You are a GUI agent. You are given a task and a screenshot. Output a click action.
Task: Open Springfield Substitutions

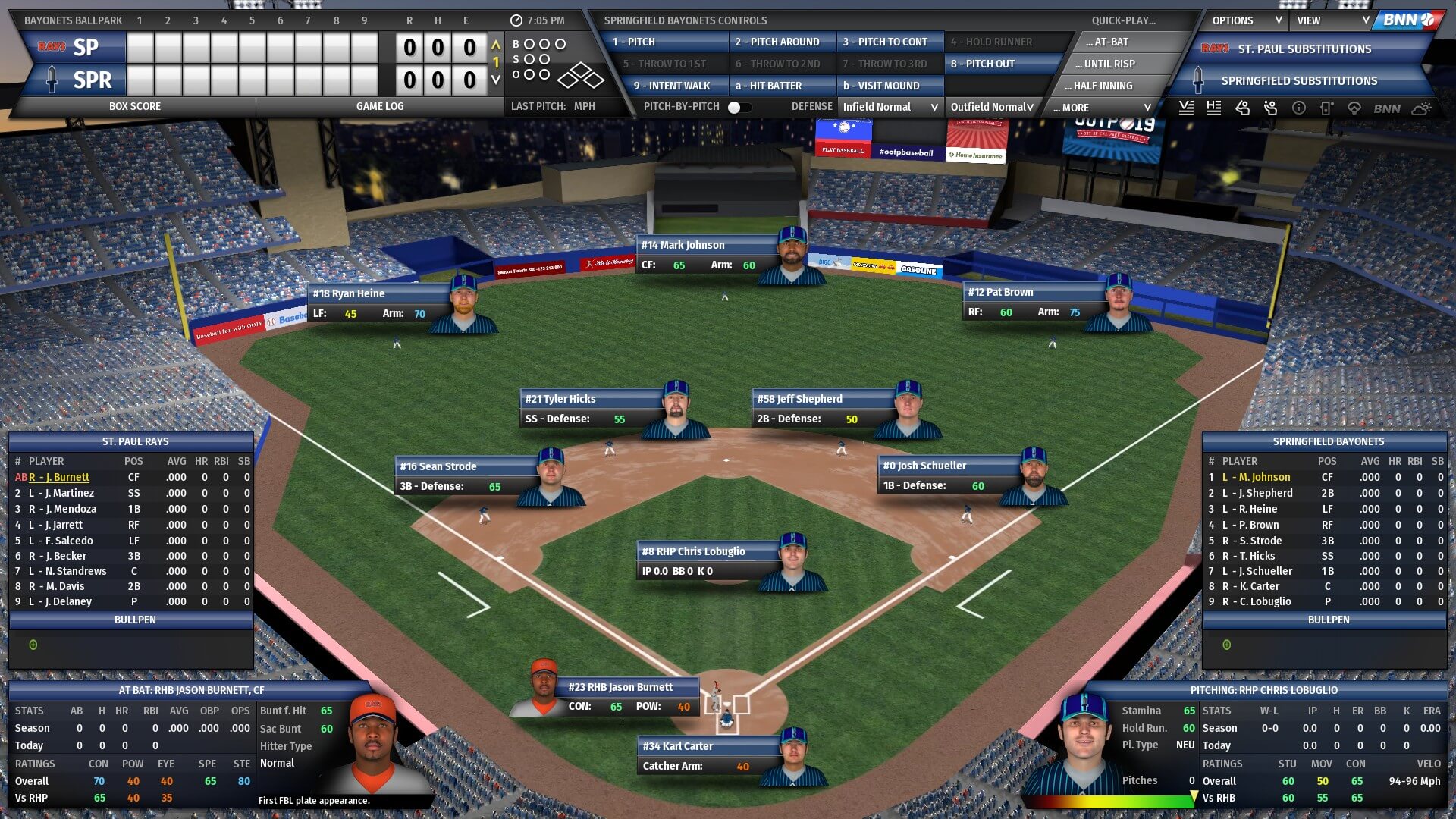pos(1298,81)
